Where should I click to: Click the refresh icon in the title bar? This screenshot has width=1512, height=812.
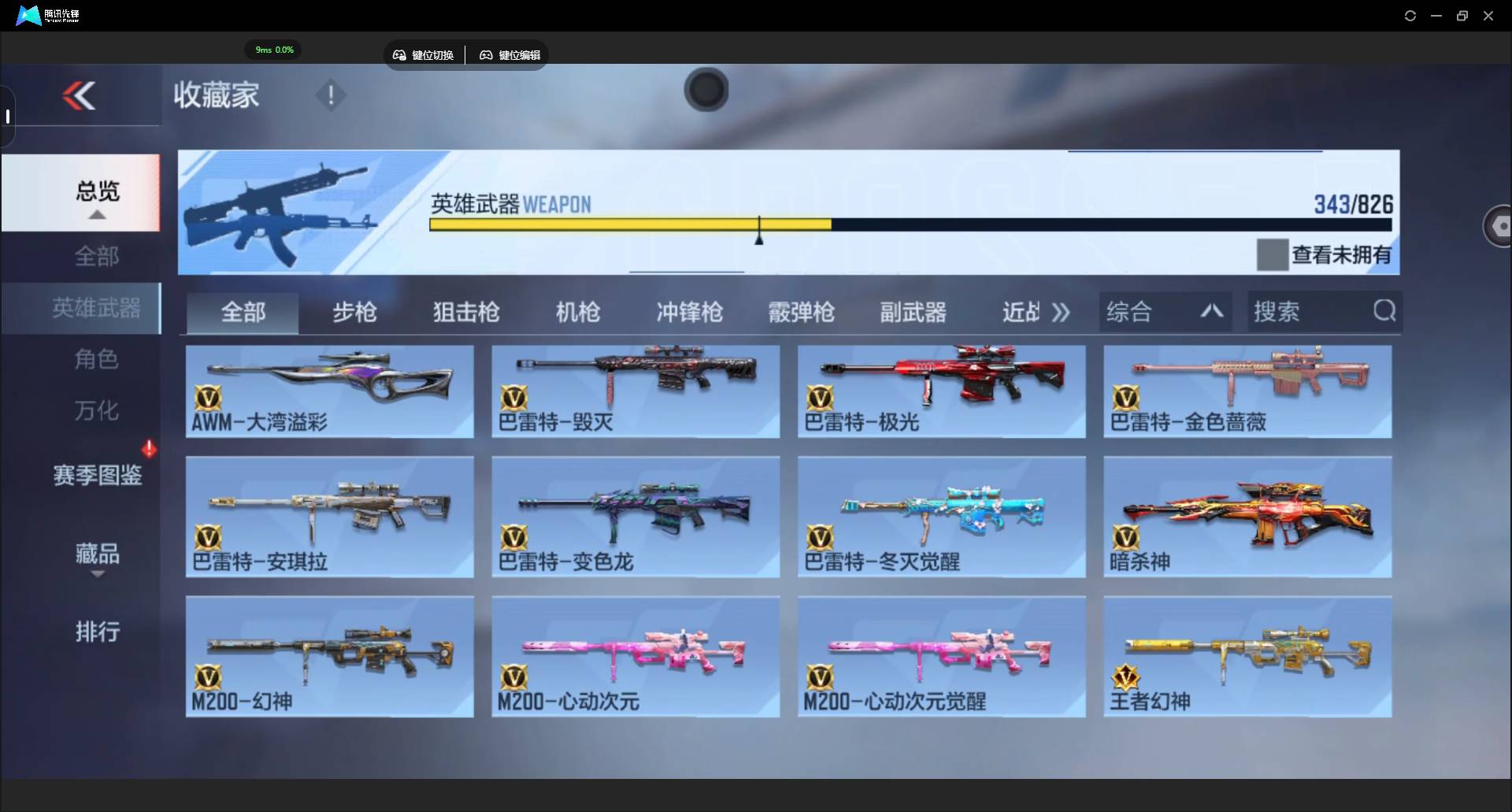pyautogui.click(x=1410, y=15)
